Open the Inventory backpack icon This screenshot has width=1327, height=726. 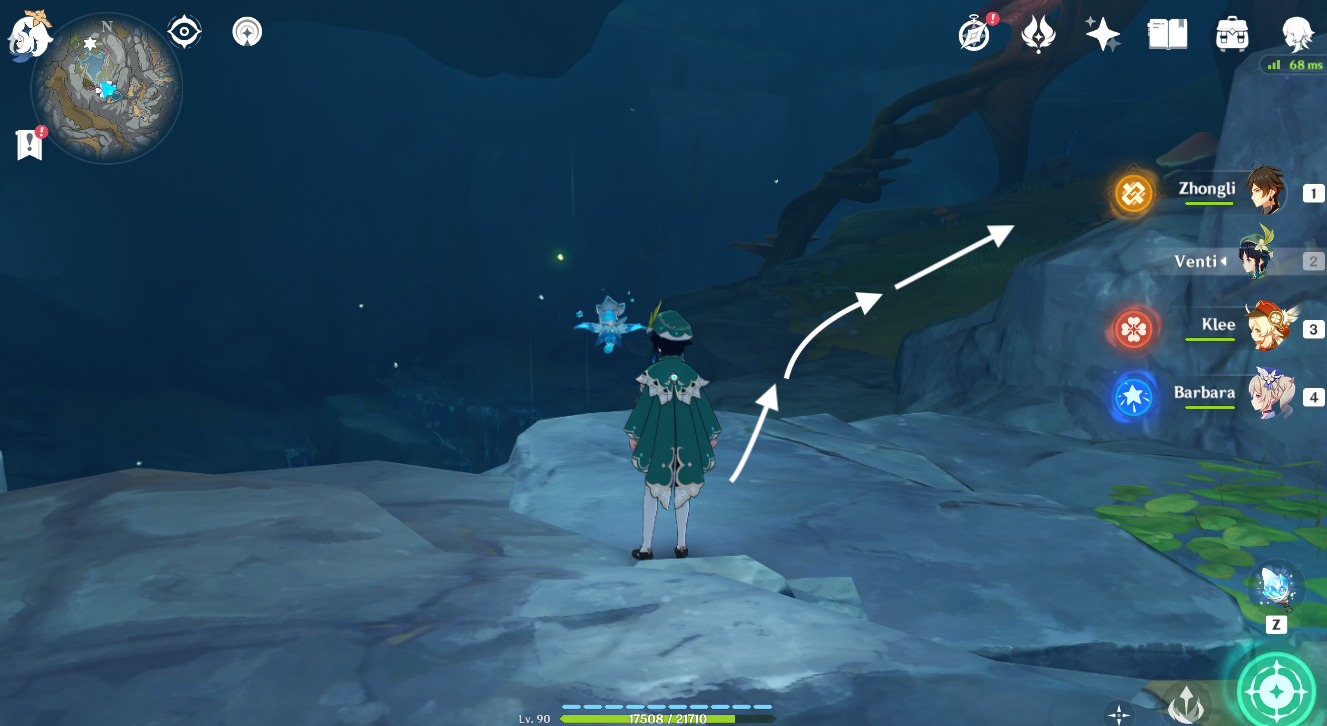(1231, 34)
